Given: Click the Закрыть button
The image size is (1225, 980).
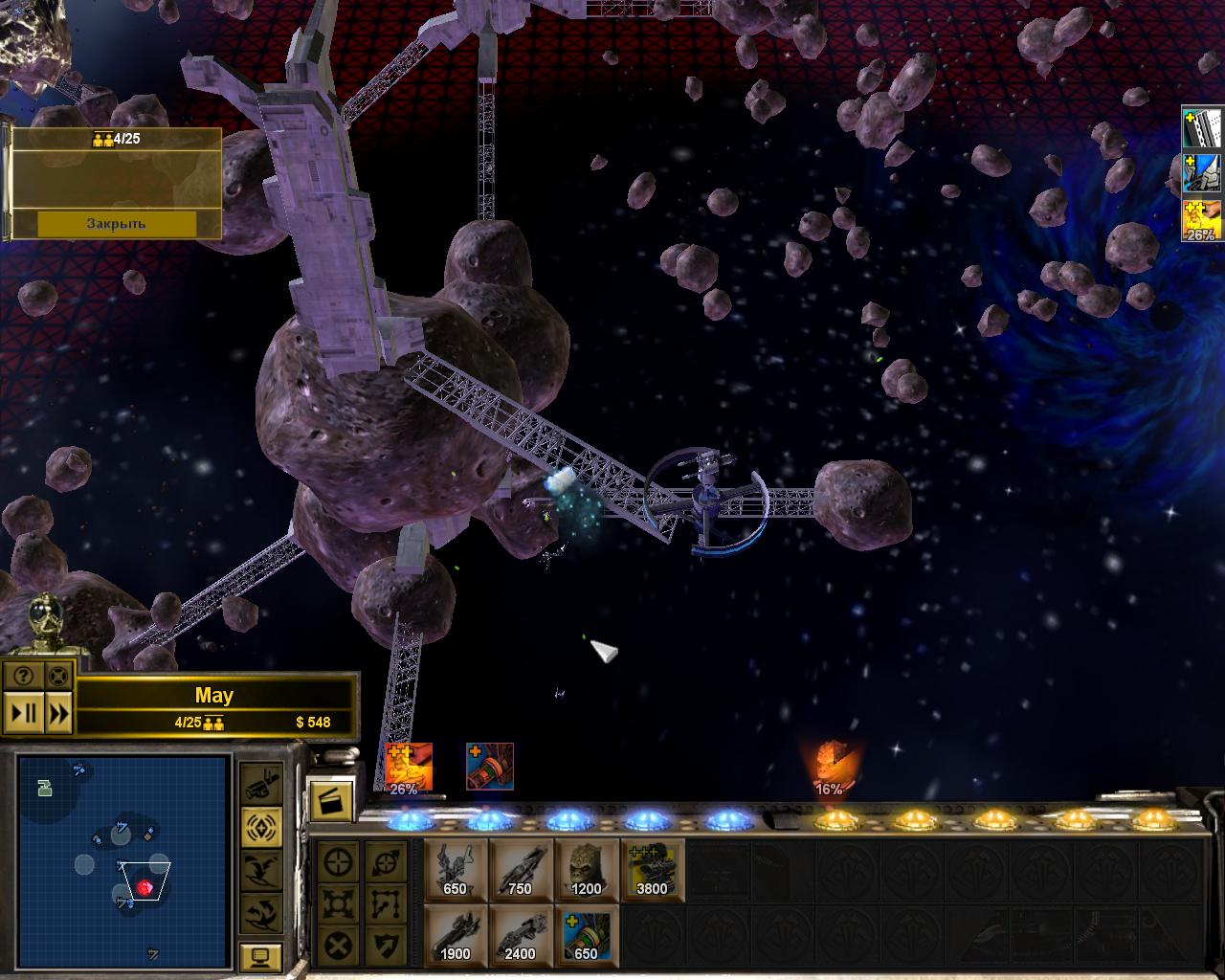Looking at the screenshot, I should tap(116, 223).
